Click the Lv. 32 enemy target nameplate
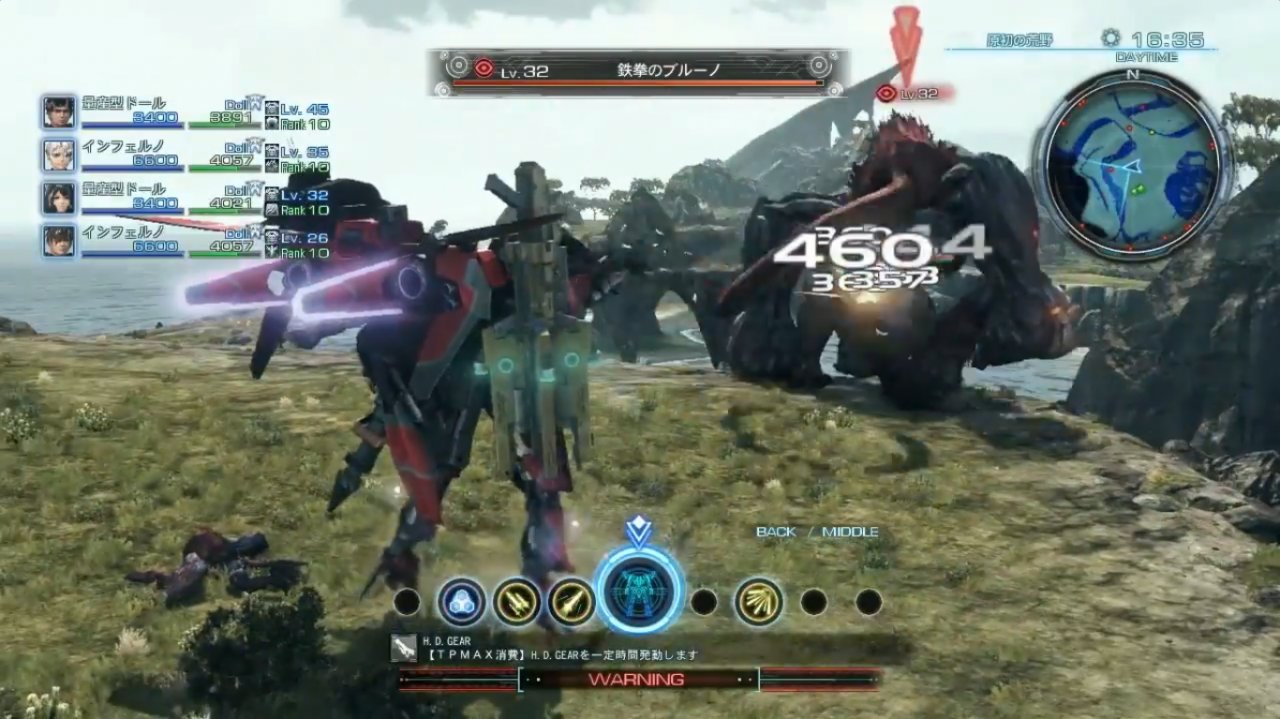1280x719 pixels. pyautogui.click(x=640, y=71)
